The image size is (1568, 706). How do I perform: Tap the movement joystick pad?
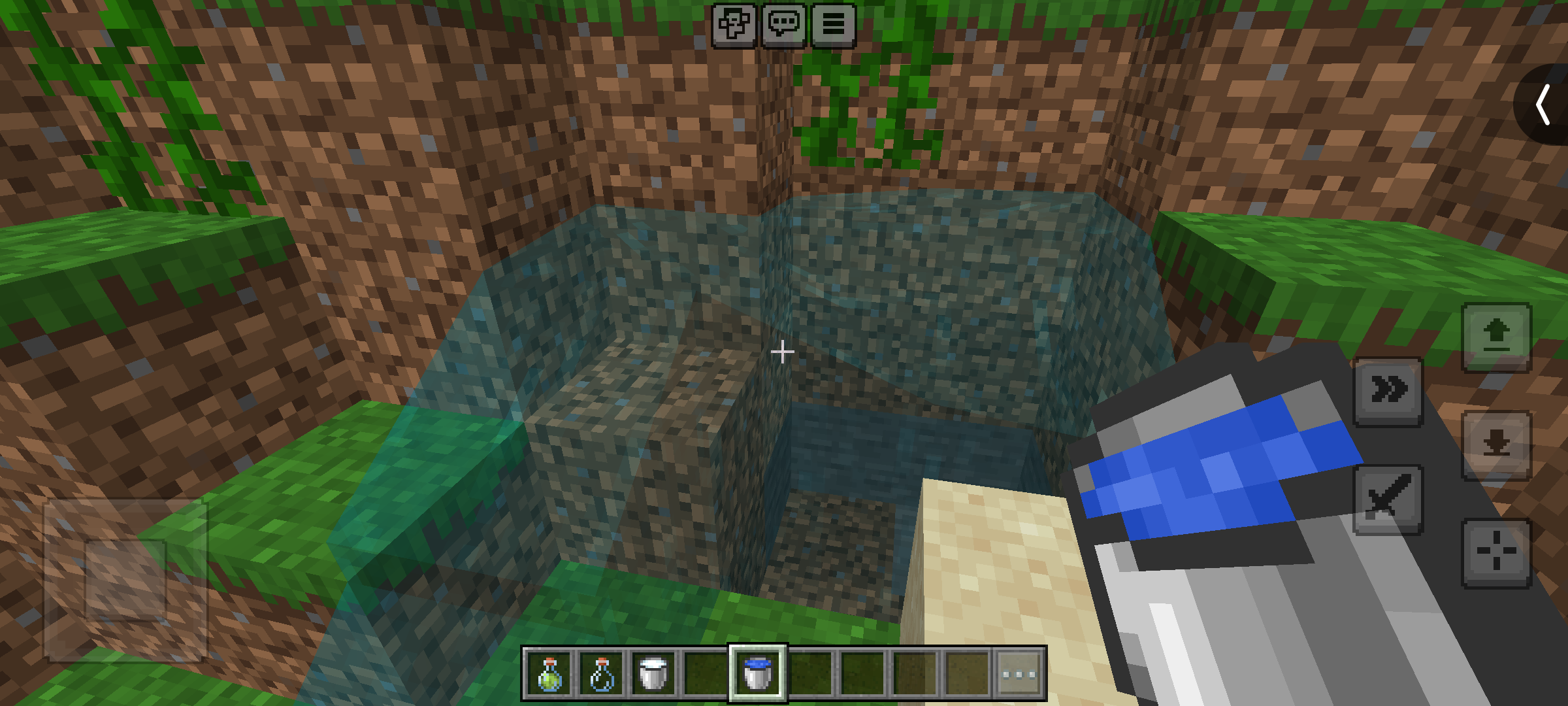[x=125, y=580]
